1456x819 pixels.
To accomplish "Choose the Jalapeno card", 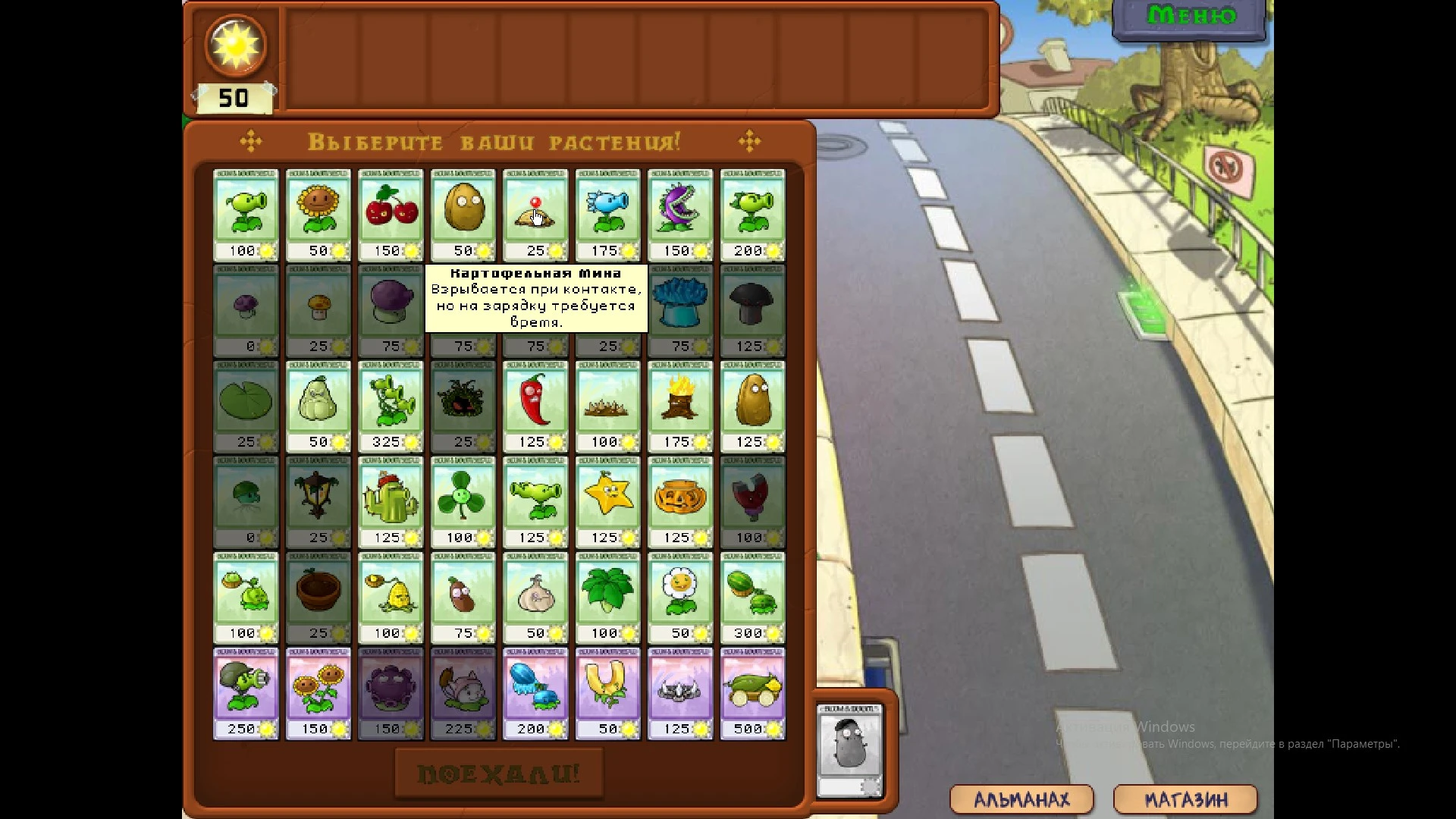I will point(535,402).
